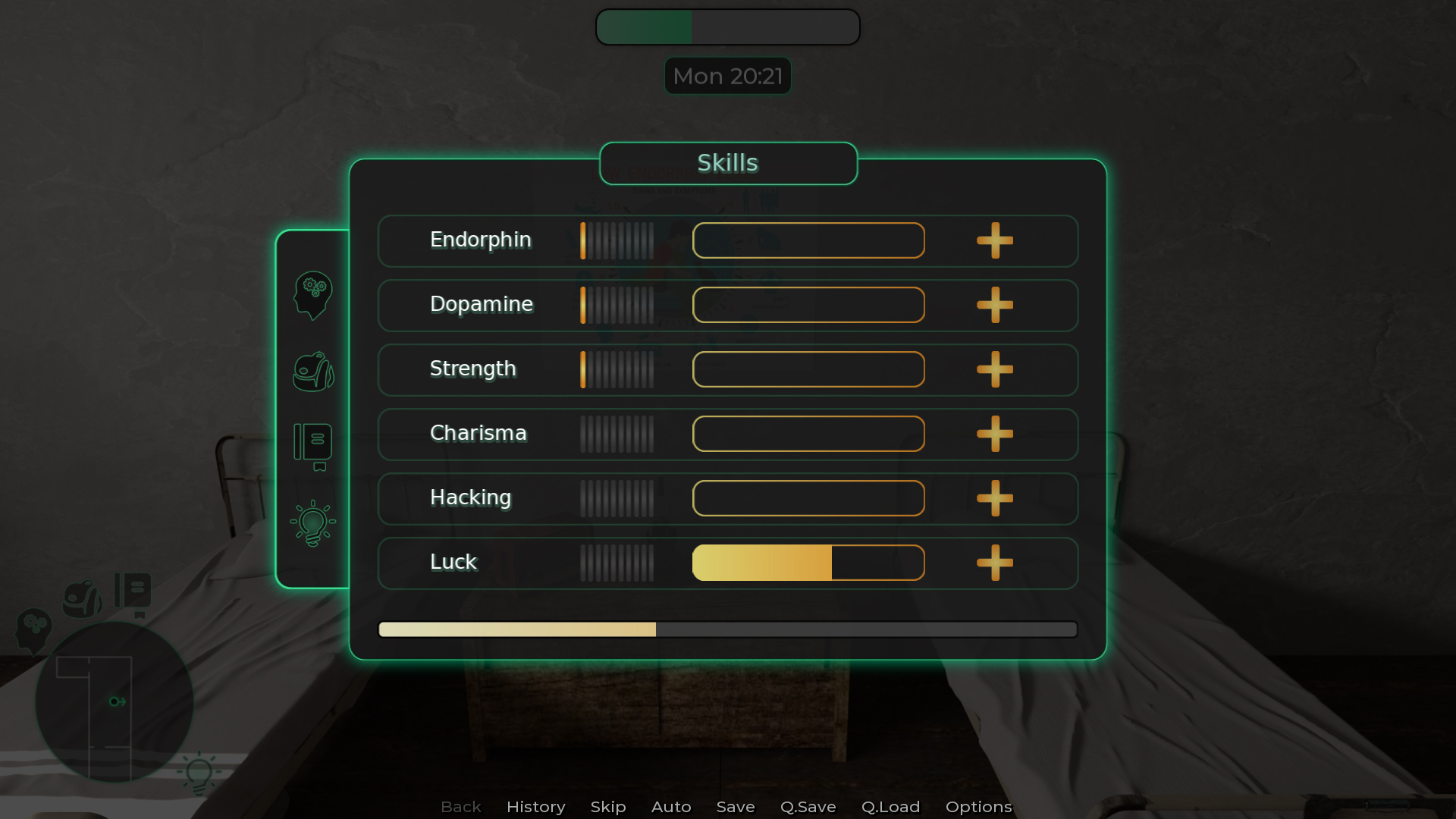1456x819 pixels.
Task: Upgrade the Charisma skill
Action: click(994, 435)
